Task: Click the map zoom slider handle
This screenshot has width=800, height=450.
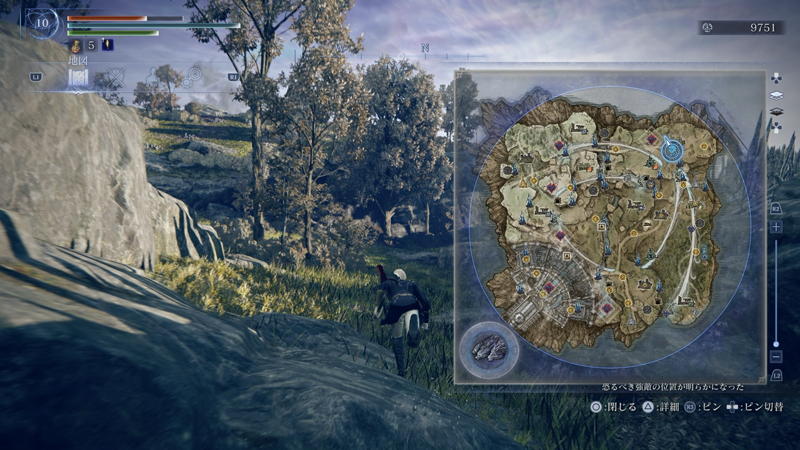Action: tap(776, 343)
